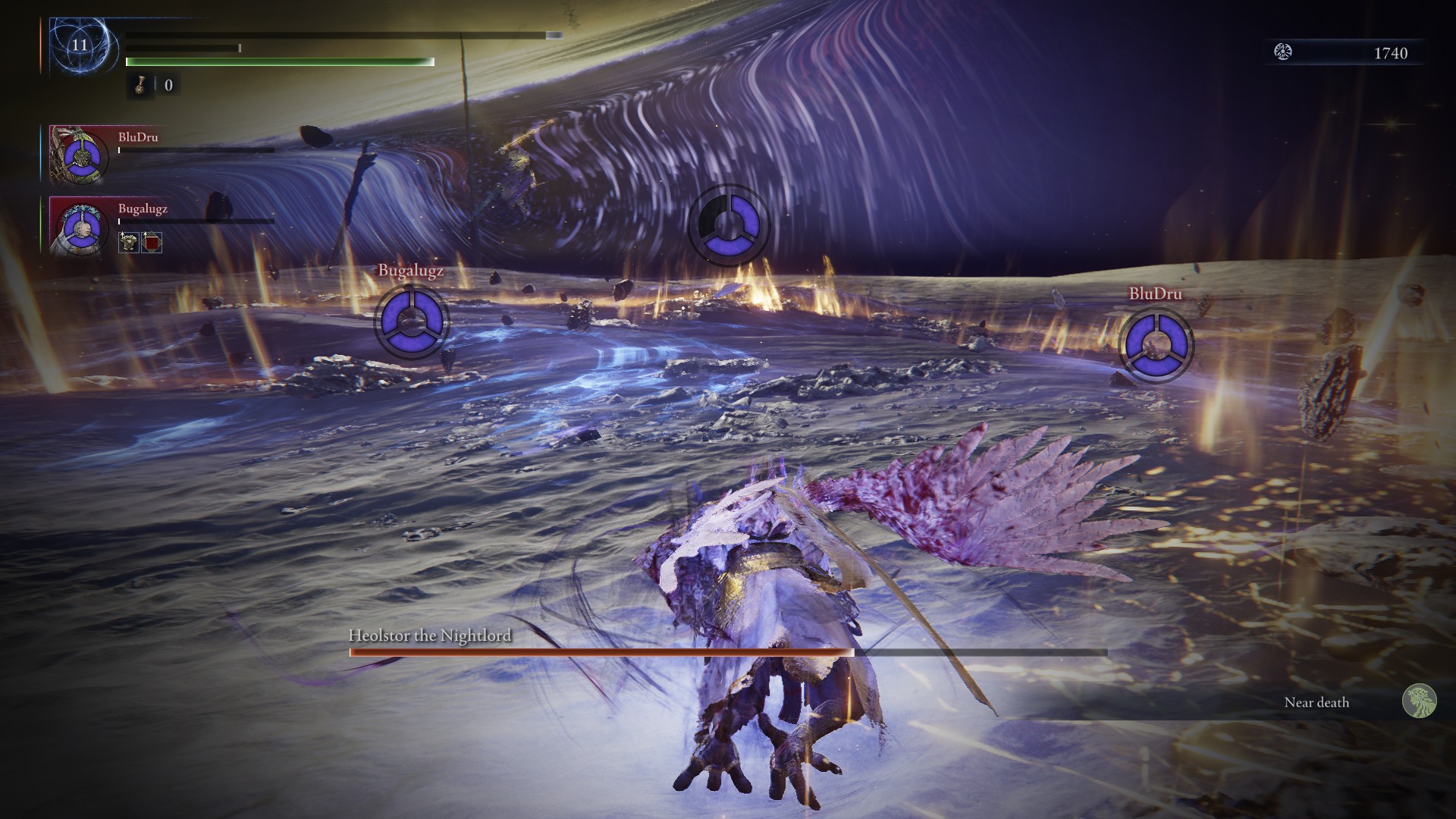Click the level 11 character emblem
The height and width of the screenshot is (819, 1456).
(80, 45)
